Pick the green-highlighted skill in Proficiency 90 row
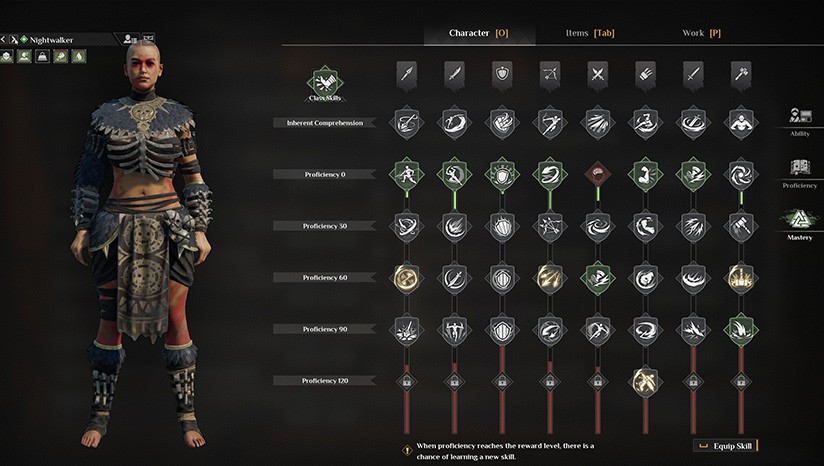 [740, 328]
